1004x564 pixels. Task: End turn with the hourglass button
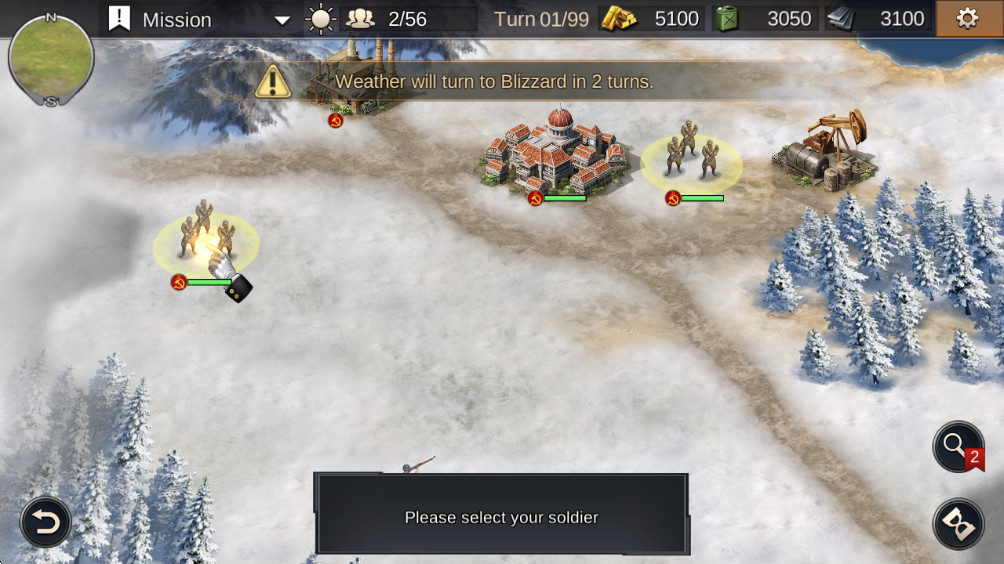pos(957,523)
